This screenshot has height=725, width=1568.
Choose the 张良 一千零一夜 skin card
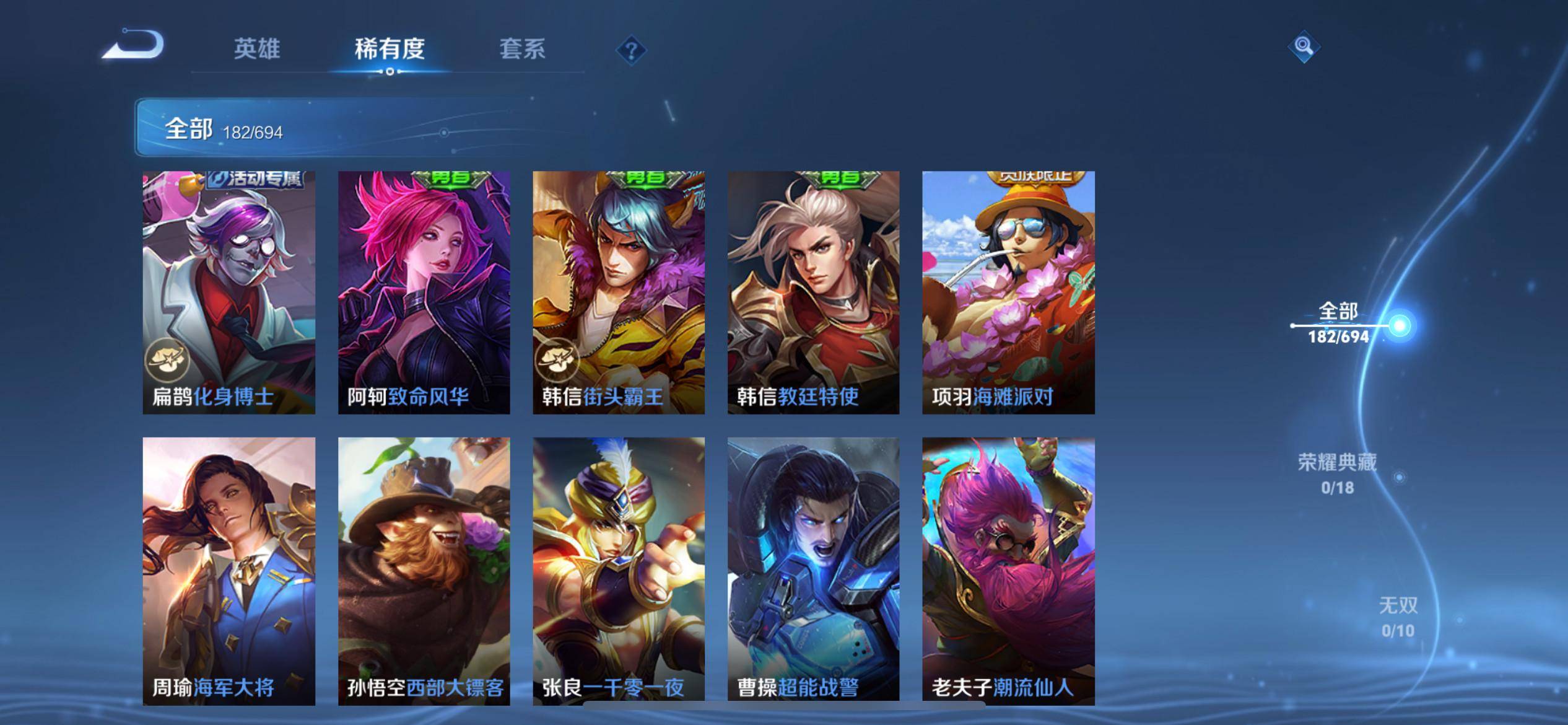tap(619, 571)
